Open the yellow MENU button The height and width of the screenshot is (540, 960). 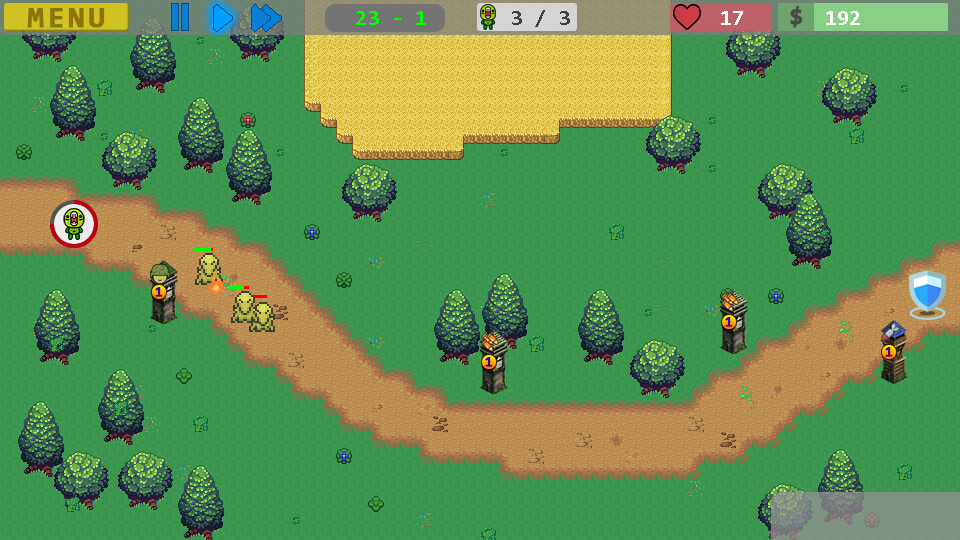tap(66, 17)
